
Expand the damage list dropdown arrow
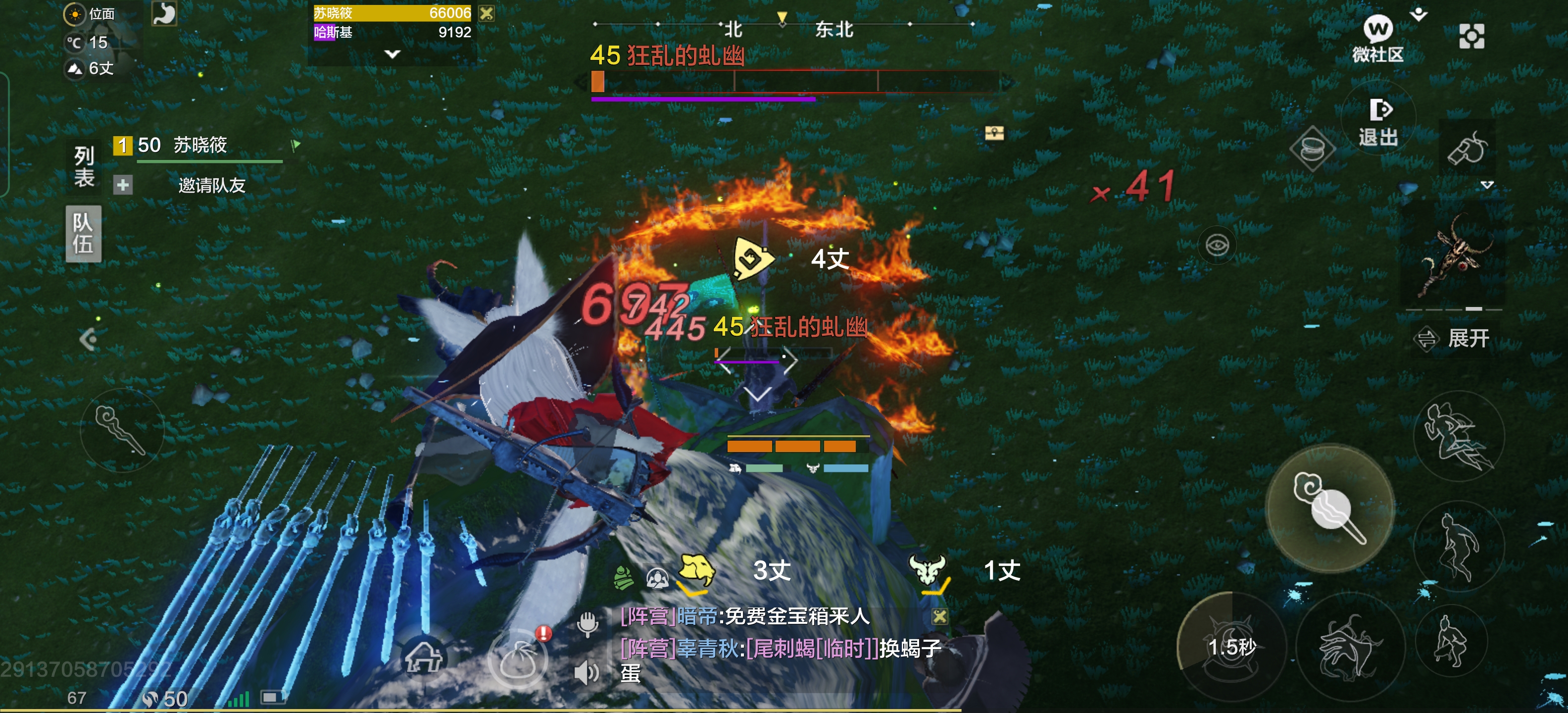coord(392,53)
